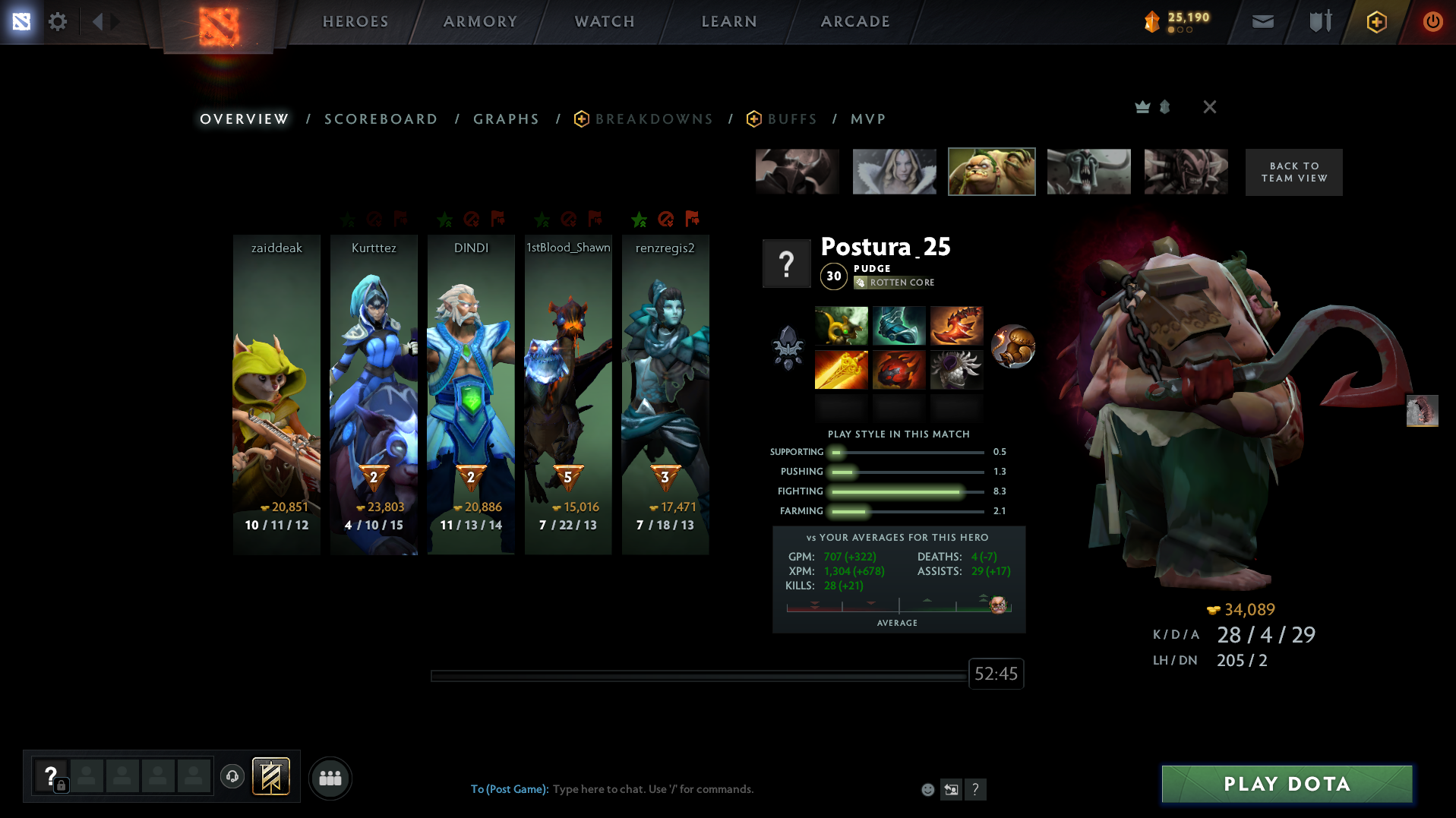Screen dimensions: 1456x818
Task: View the Breakdowns tab
Action: [654, 119]
